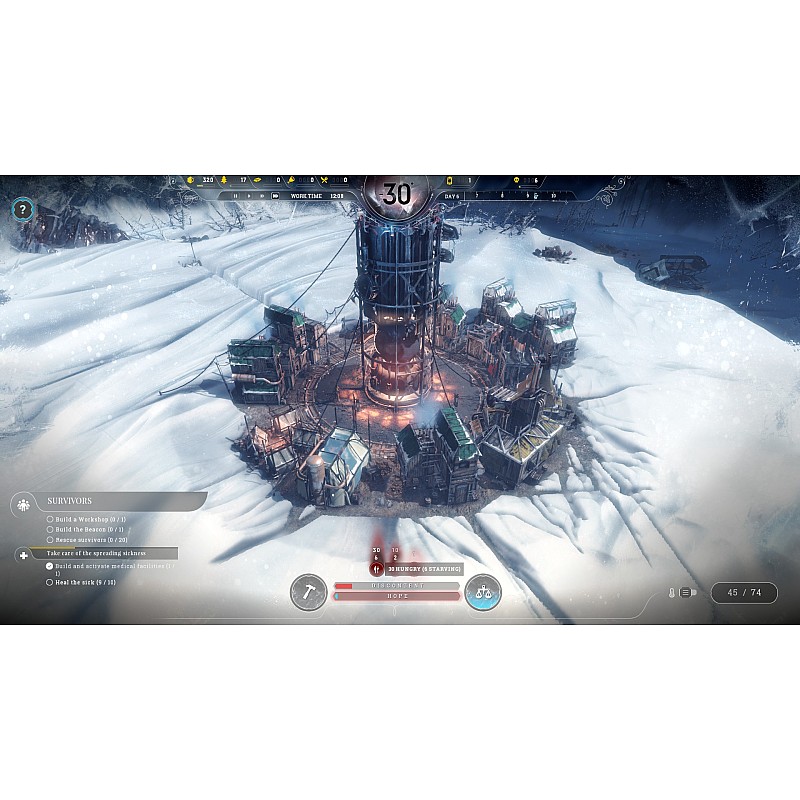Toggle the temperature overlay thermometer icon
This screenshot has height=800, width=800.
674,592
